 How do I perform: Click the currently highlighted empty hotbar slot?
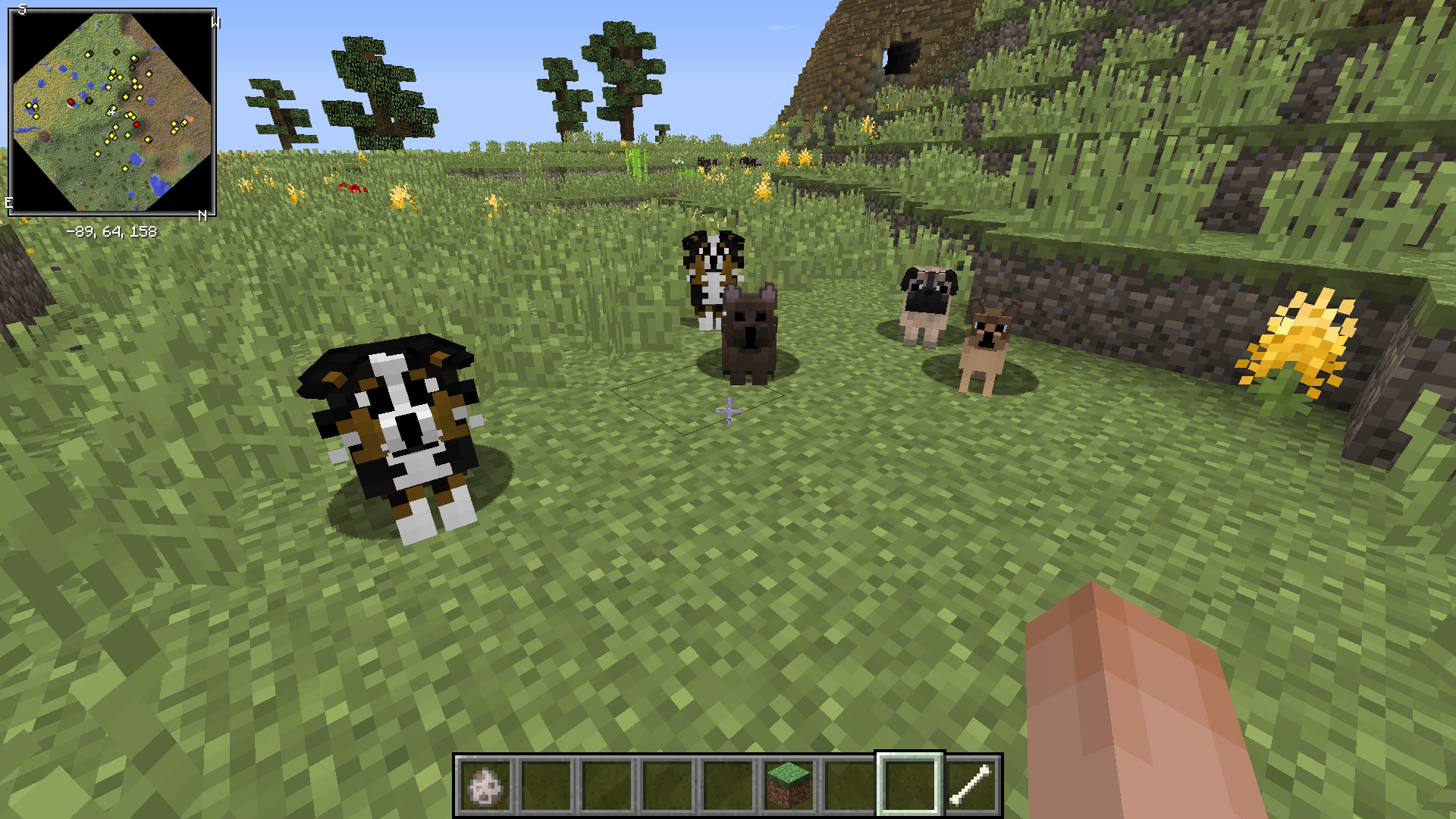(908, 783)
